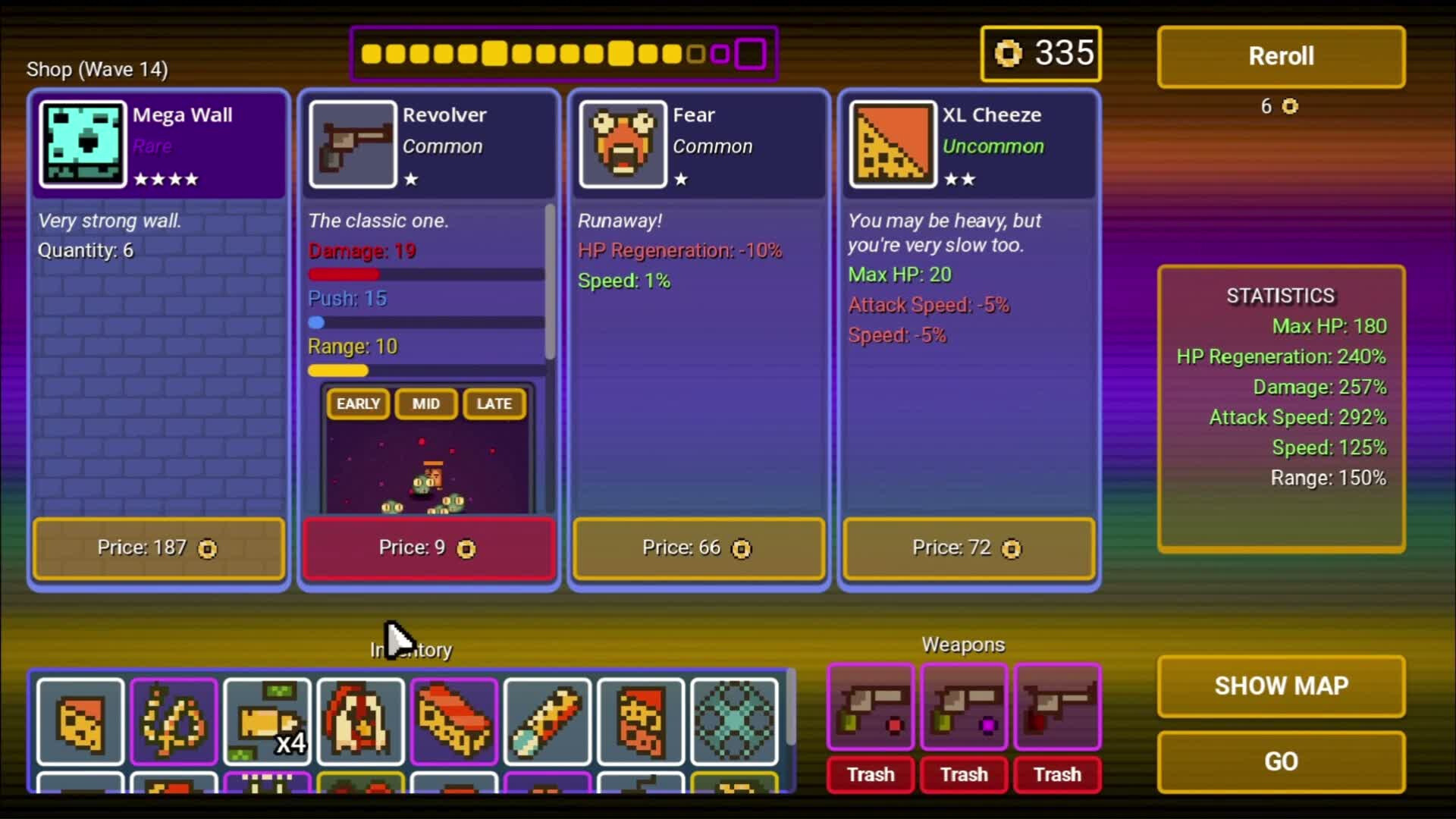1456x819 pixels.
Task: Select the Fear crab face icon
Action: (x=622, y=144)
